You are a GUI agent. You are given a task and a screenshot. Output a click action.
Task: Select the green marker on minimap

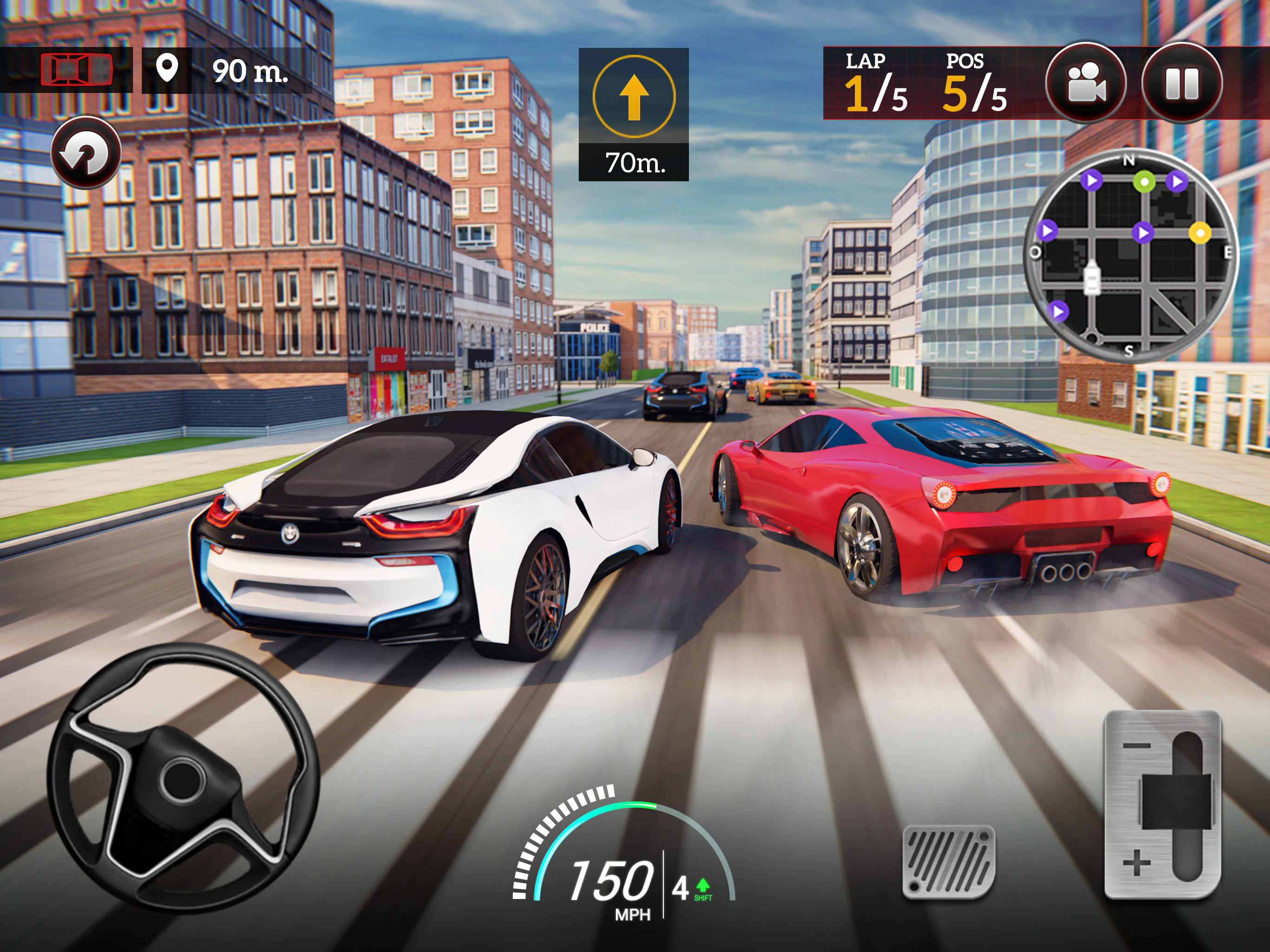click(1144, 182)
